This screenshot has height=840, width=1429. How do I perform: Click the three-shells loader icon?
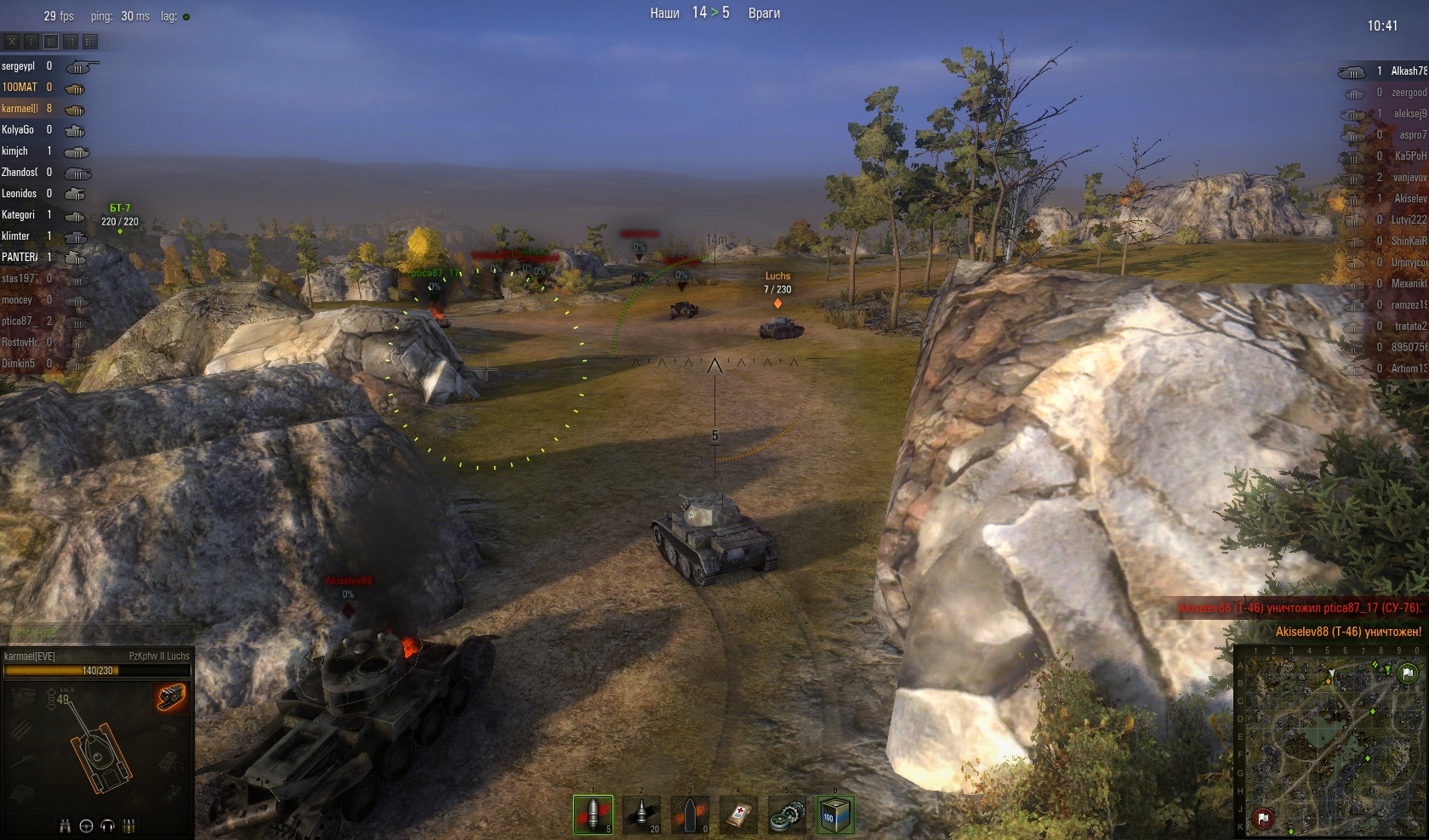click(x=129, y=826)
